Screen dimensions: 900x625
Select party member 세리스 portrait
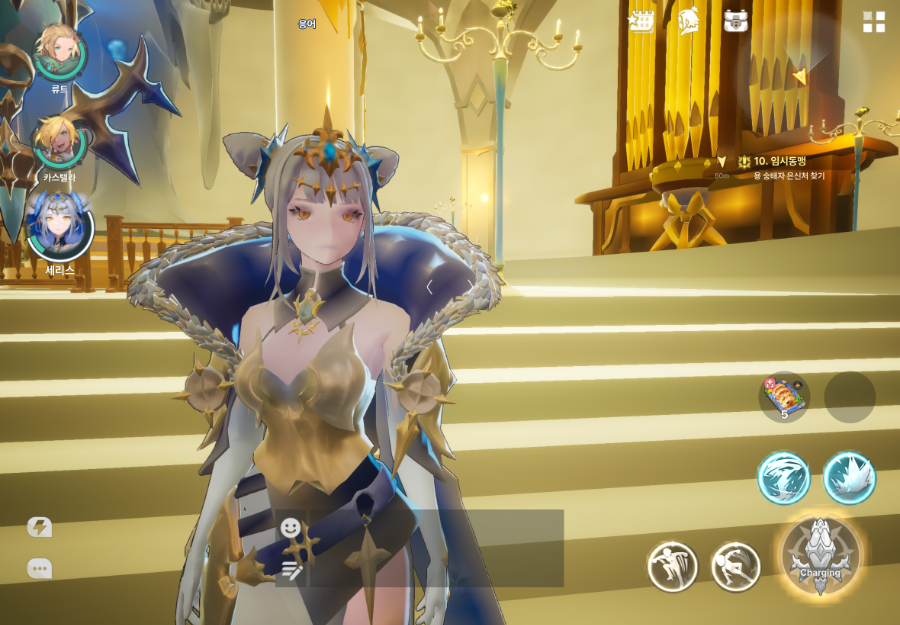point(61,226)
